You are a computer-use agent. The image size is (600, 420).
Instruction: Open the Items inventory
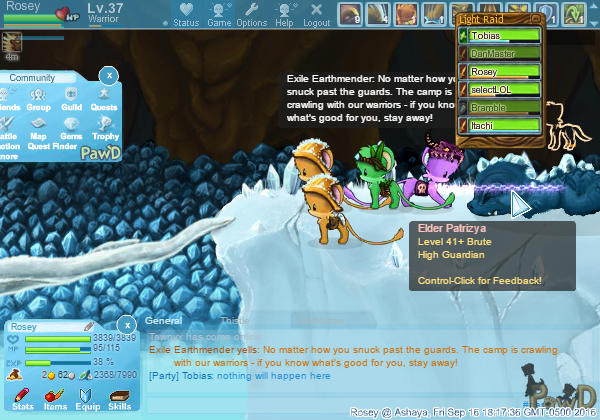point(55,398)
